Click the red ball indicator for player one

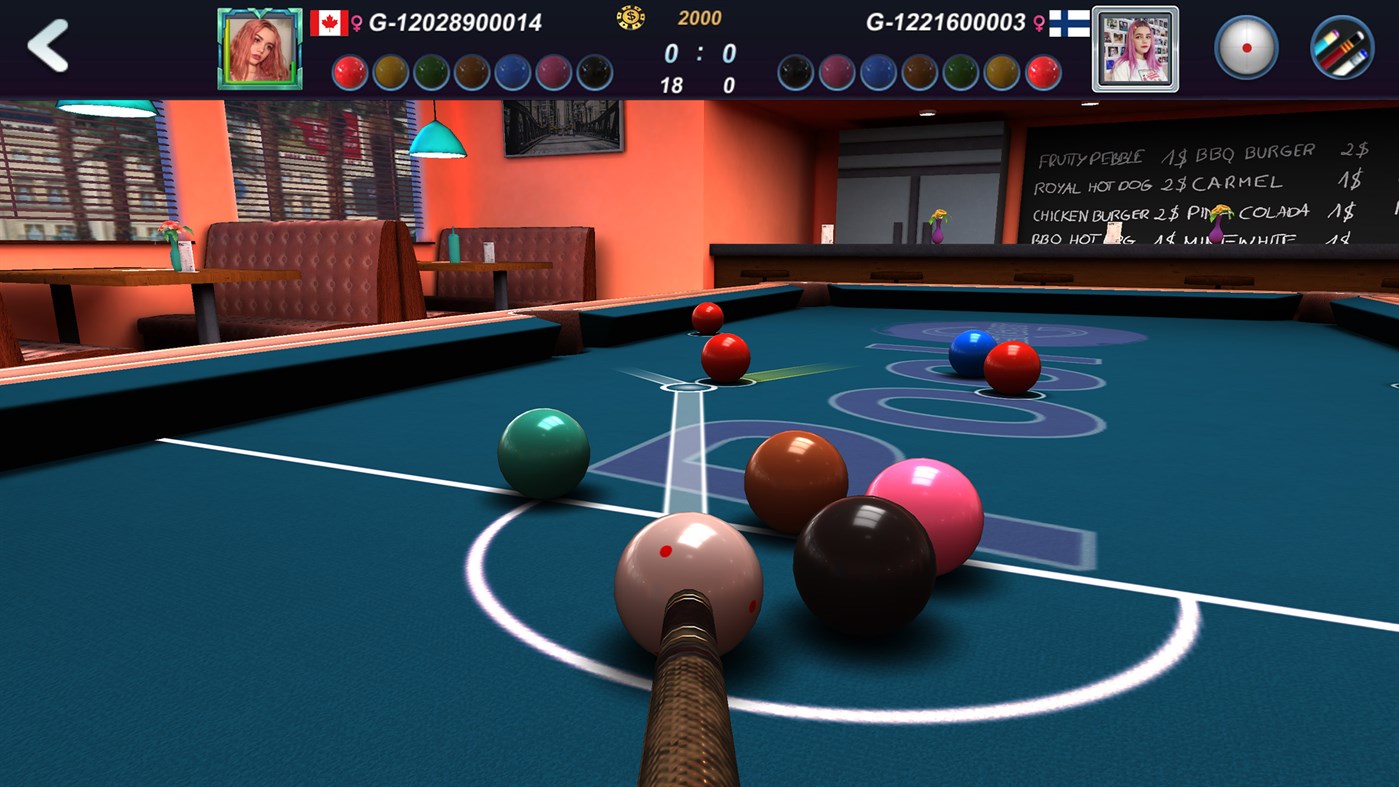coord(349,71)
